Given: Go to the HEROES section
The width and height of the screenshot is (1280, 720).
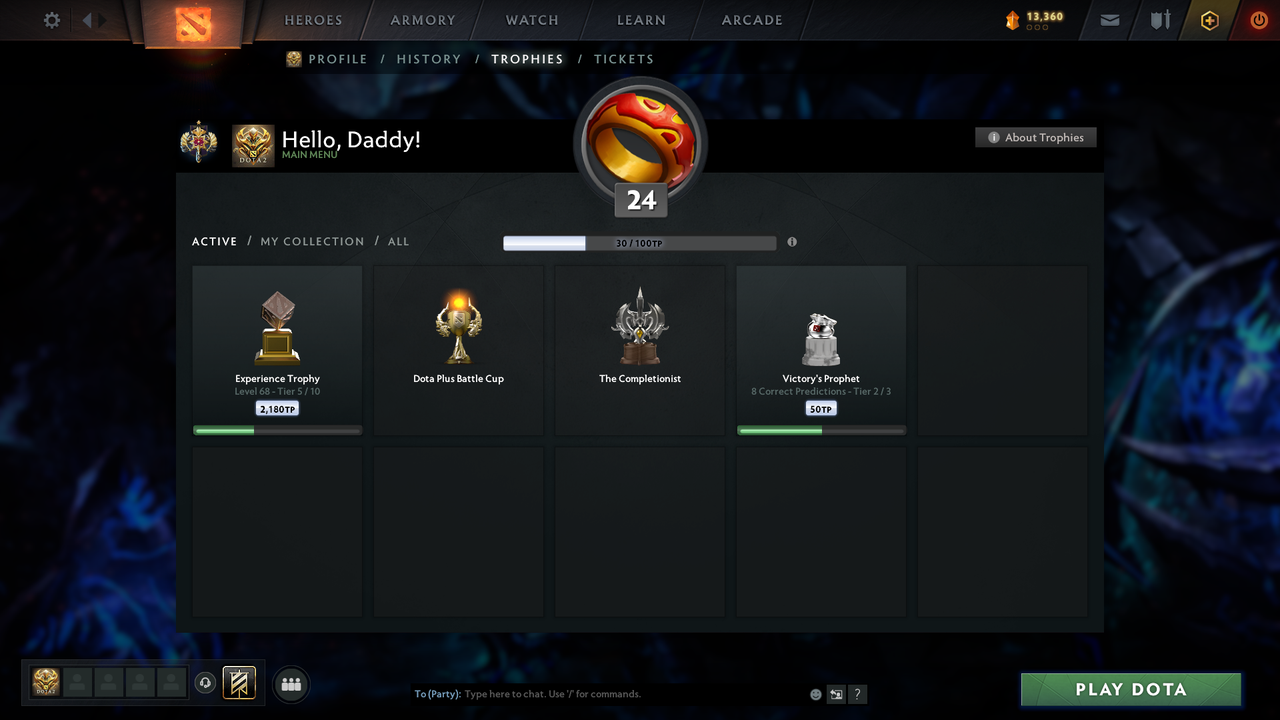Looking at the screenshot, I should click(313, 20).
